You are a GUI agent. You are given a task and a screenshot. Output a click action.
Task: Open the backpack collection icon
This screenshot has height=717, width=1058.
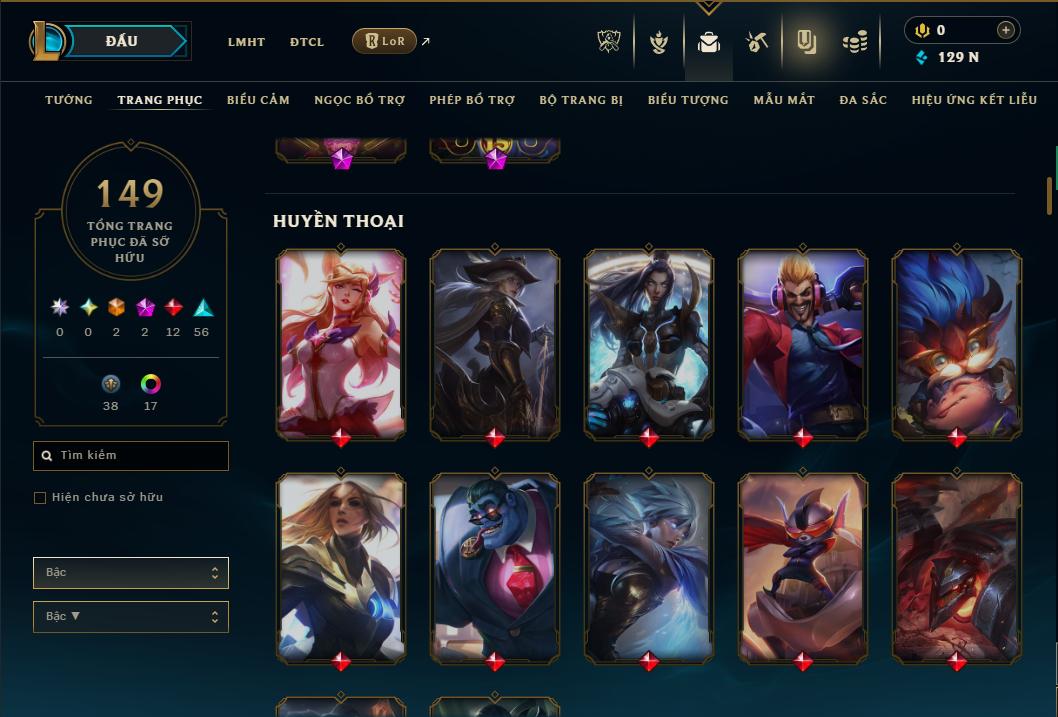[x=709, y=42]
